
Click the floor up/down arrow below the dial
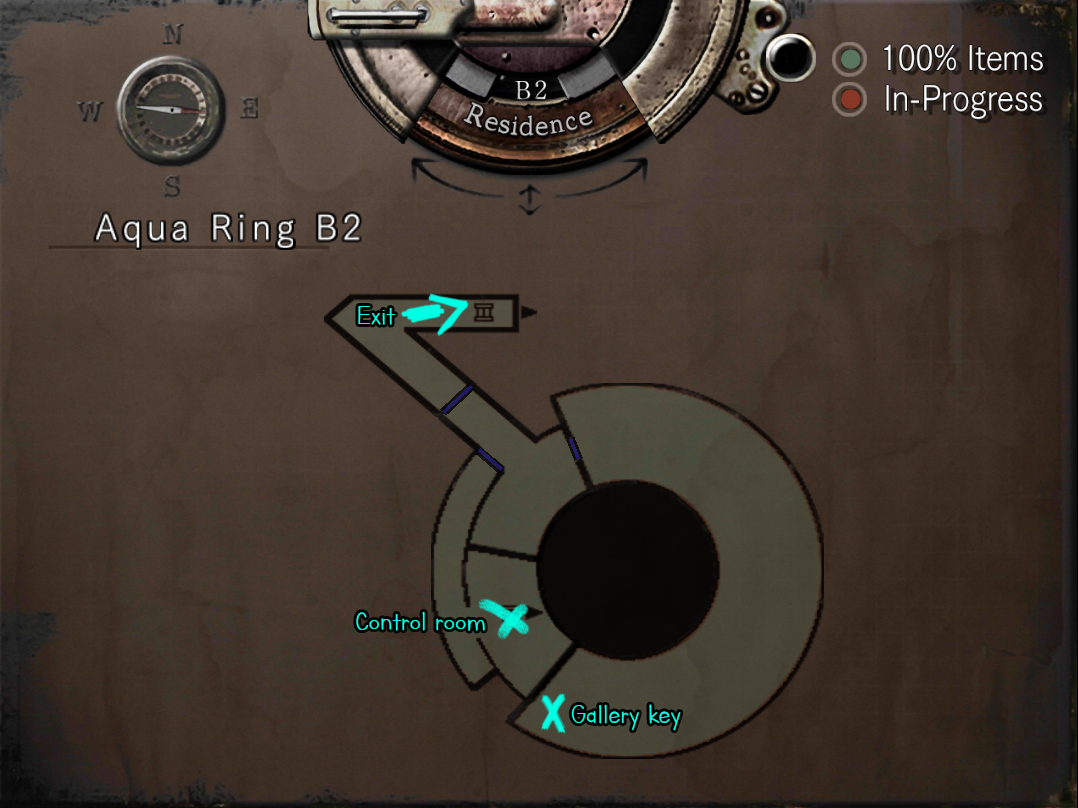[529, 199]
